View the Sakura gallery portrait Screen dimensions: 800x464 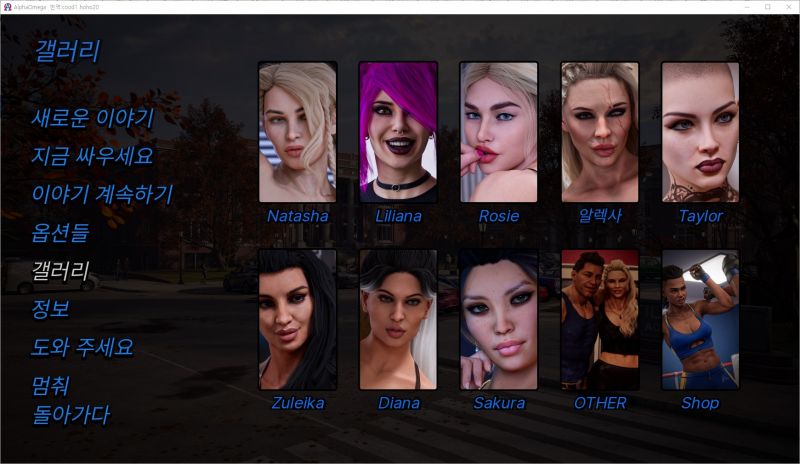tap(499, 320)
